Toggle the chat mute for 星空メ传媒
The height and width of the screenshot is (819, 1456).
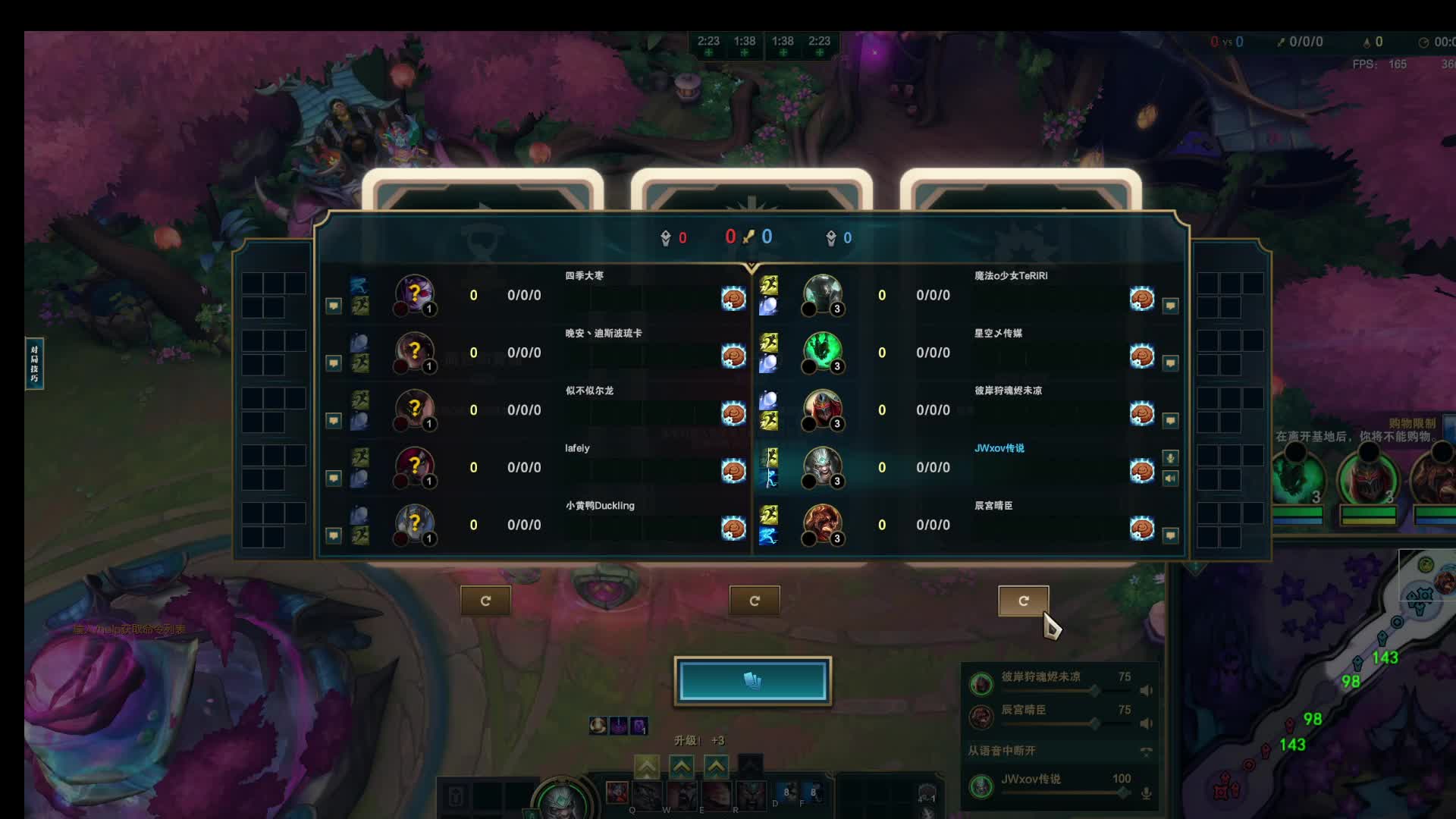tap(1170, 363)
